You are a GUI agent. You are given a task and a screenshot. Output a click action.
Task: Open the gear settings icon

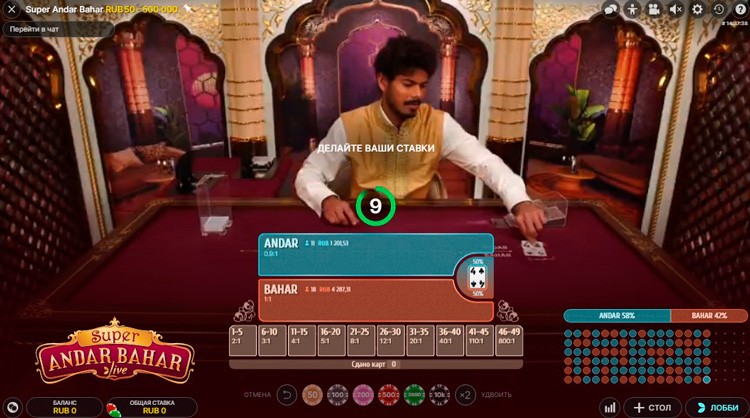(697, 9)
